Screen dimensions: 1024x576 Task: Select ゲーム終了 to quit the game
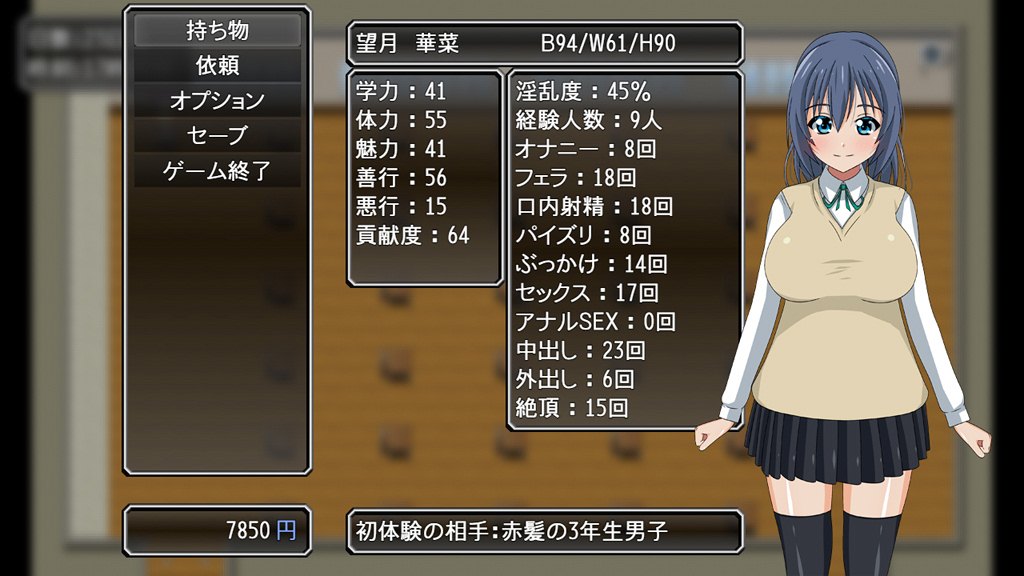point(217,170)
